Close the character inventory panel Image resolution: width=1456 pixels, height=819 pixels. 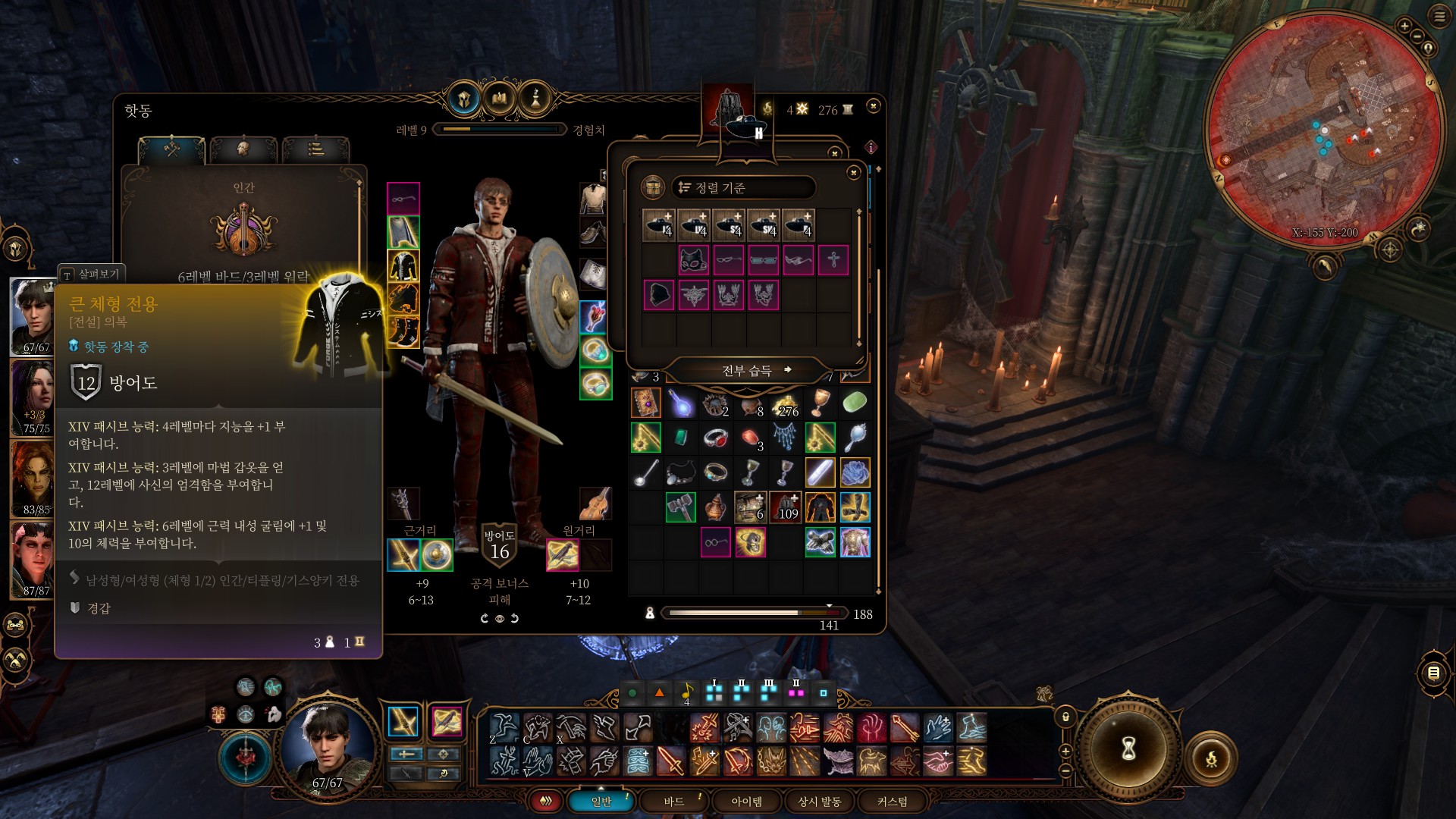point(874,106)
